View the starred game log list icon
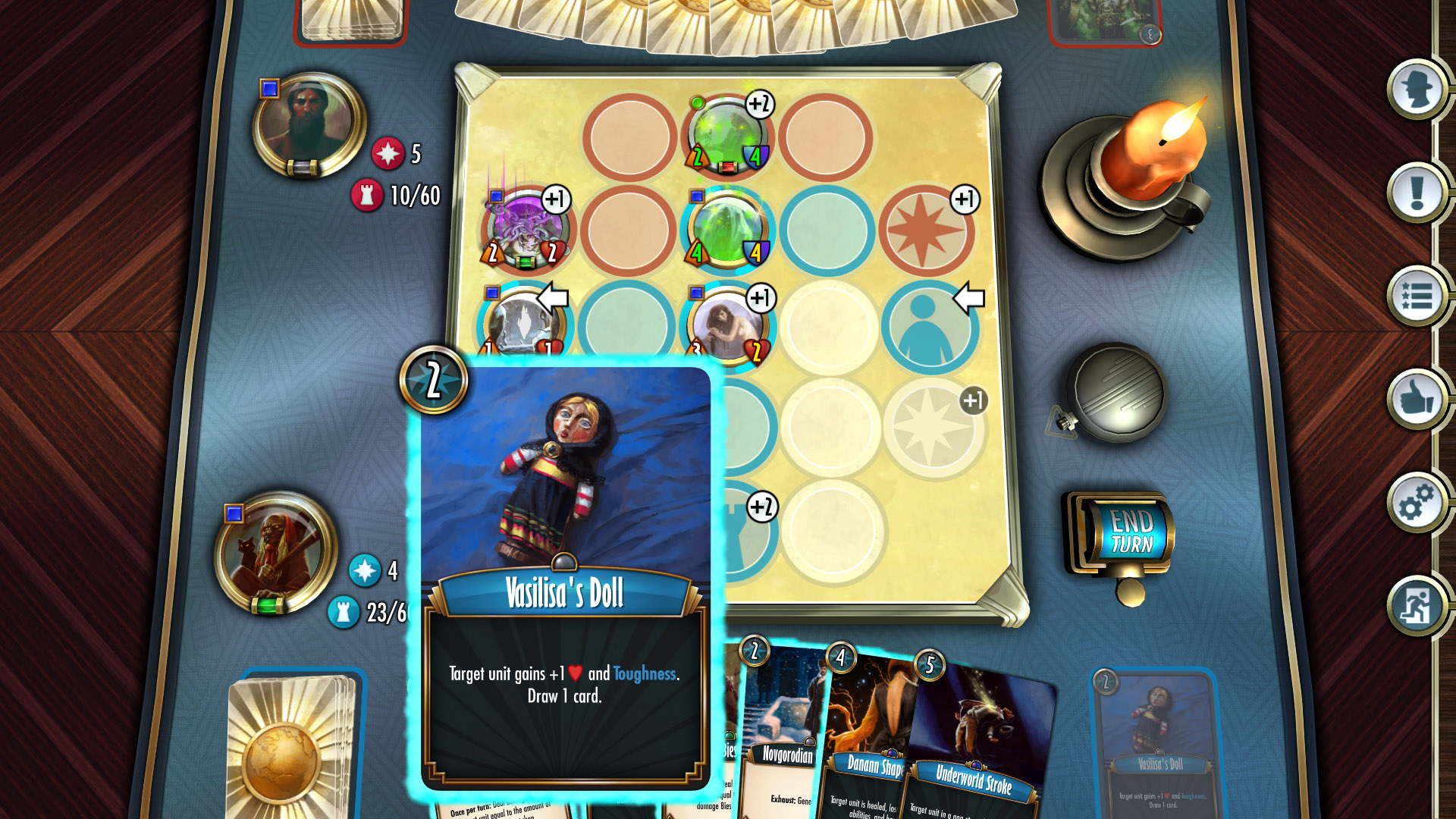The height and width of the screenshot is (819, 1456). coord(1415,297)
